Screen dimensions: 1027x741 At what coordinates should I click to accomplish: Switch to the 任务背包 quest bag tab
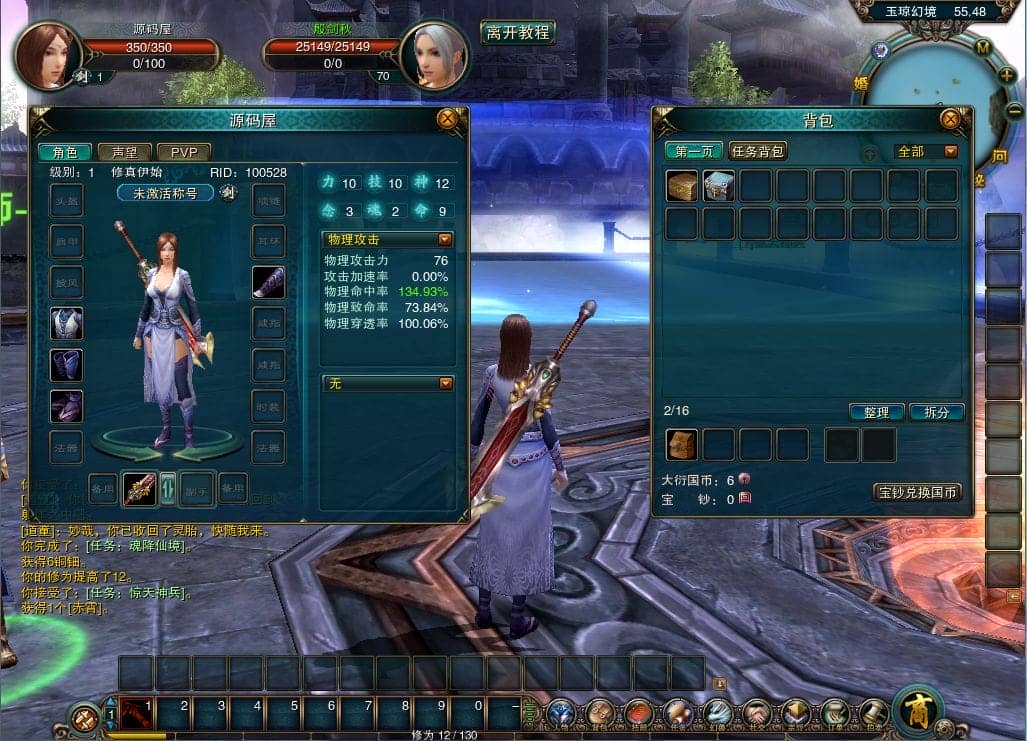tap(757, 151)
